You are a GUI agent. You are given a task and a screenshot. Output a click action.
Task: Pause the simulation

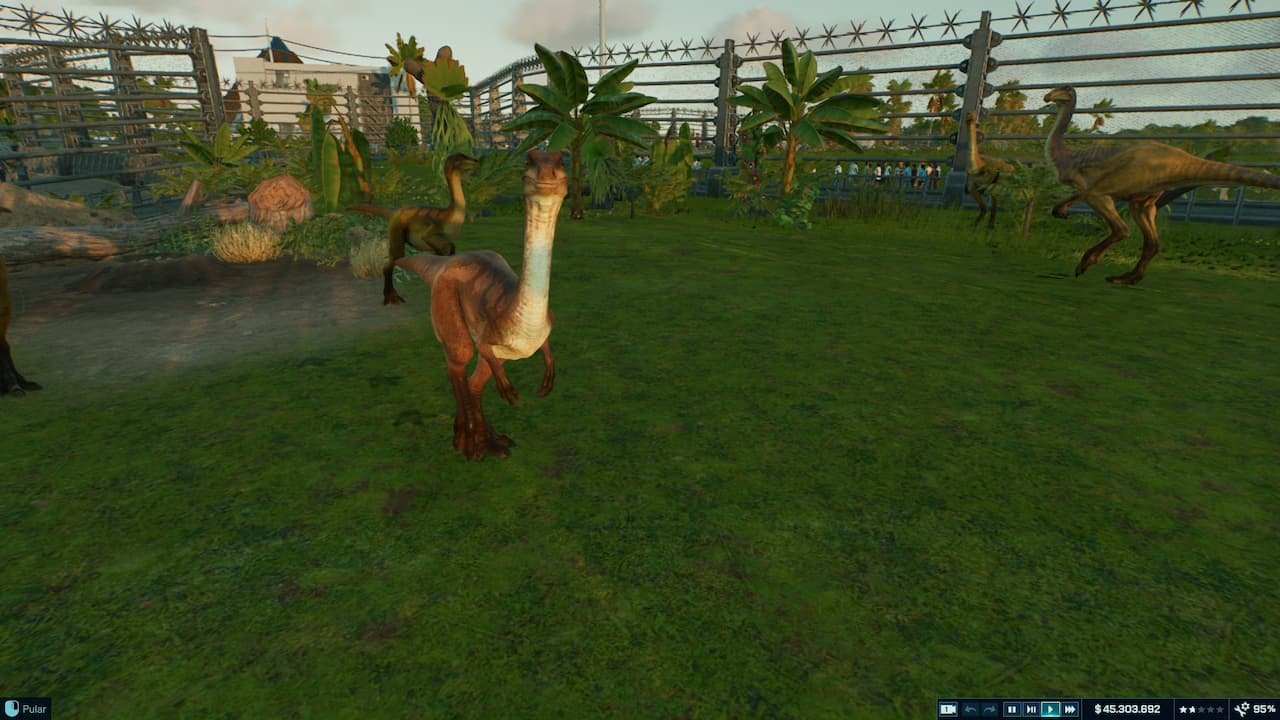pyautogui.click(x=1013, y=707)
